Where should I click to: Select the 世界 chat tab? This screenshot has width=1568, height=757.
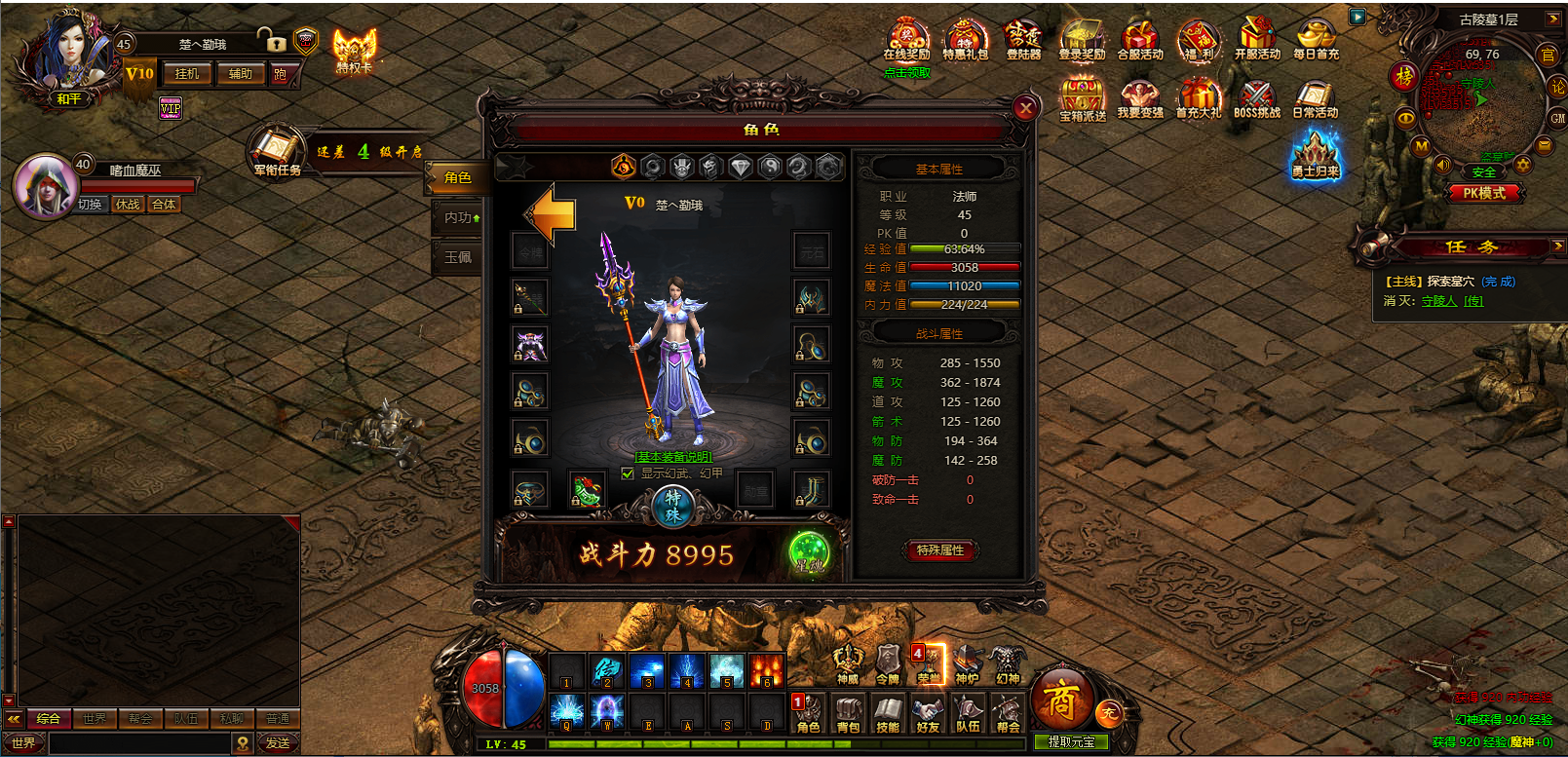(x=95, y=719)
